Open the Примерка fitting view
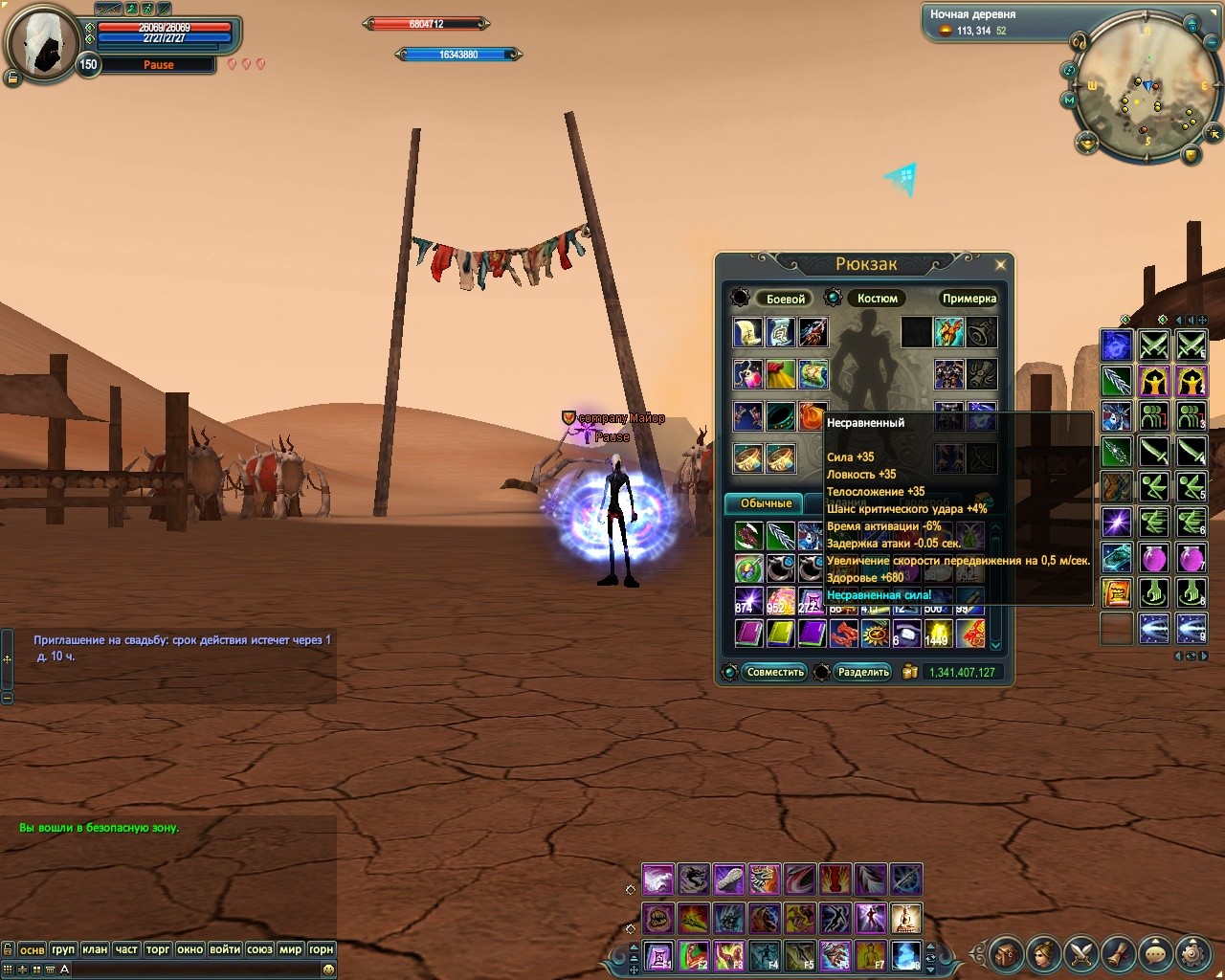 point(969,299)
